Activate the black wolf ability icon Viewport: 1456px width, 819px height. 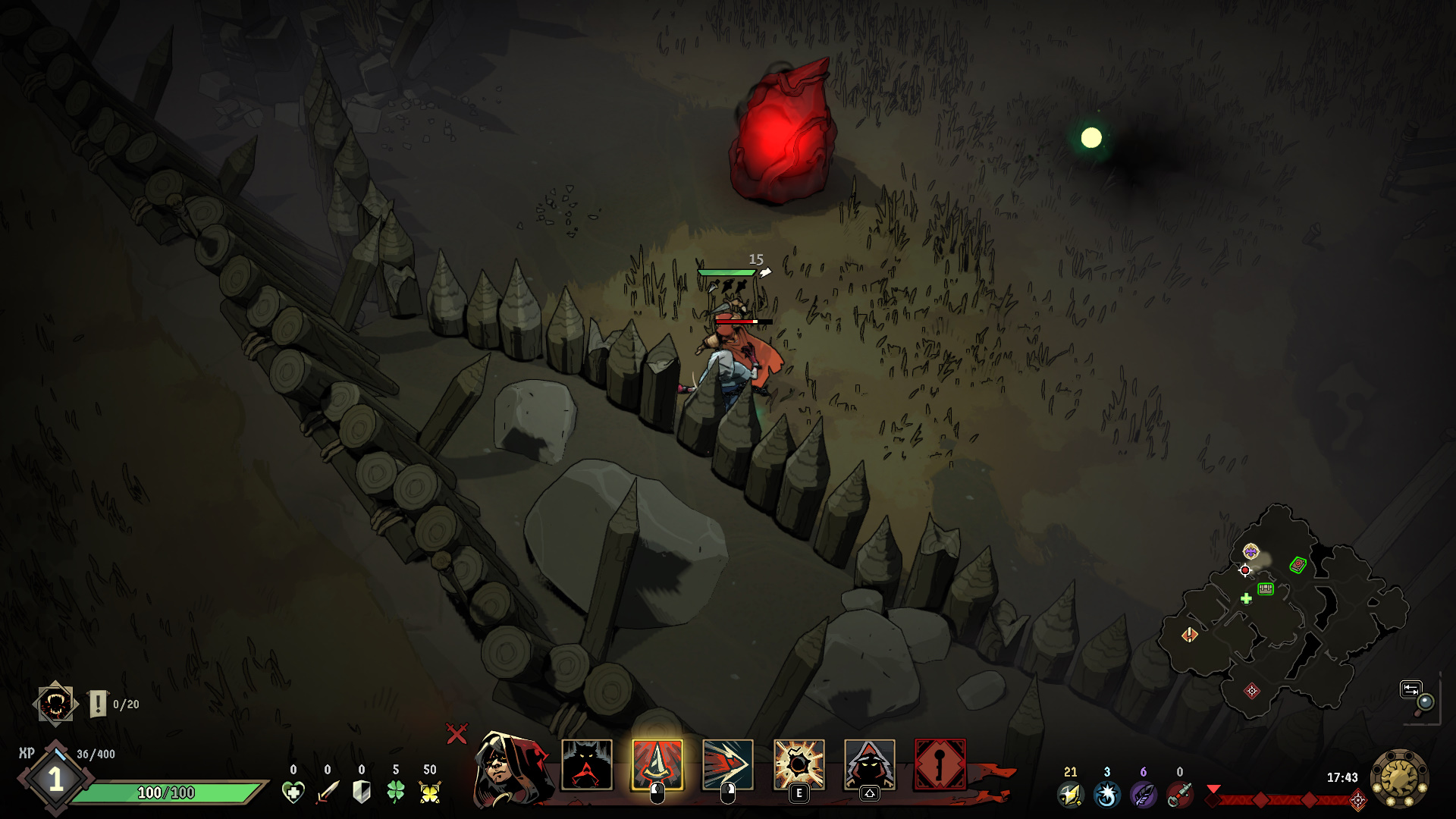[x=586, y=765]
